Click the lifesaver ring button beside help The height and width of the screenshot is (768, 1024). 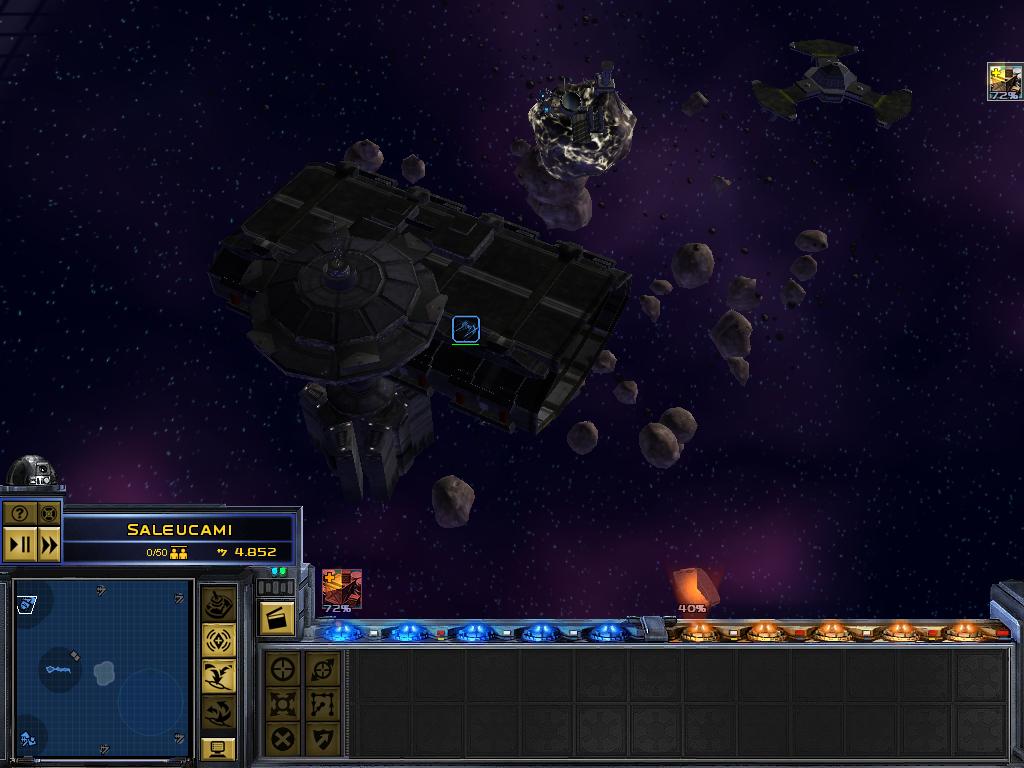pos(49,514)
